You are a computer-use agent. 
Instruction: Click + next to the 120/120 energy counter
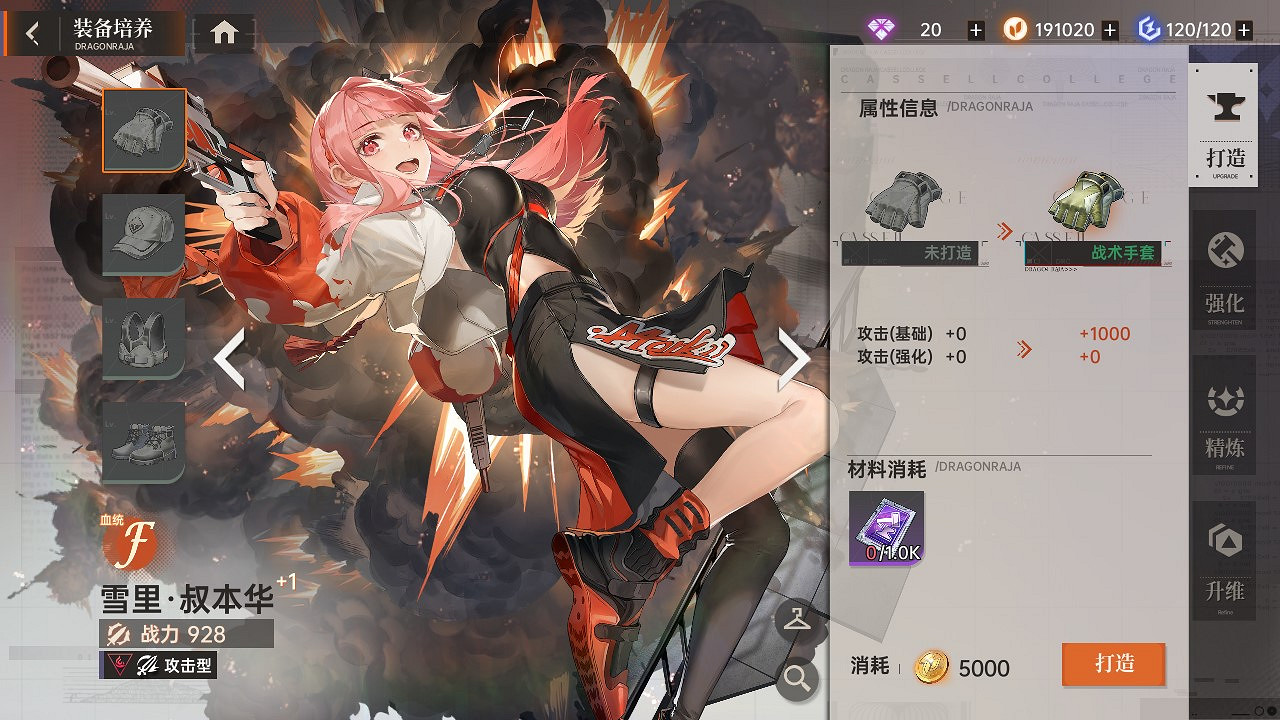click(x=1243, y=29)
